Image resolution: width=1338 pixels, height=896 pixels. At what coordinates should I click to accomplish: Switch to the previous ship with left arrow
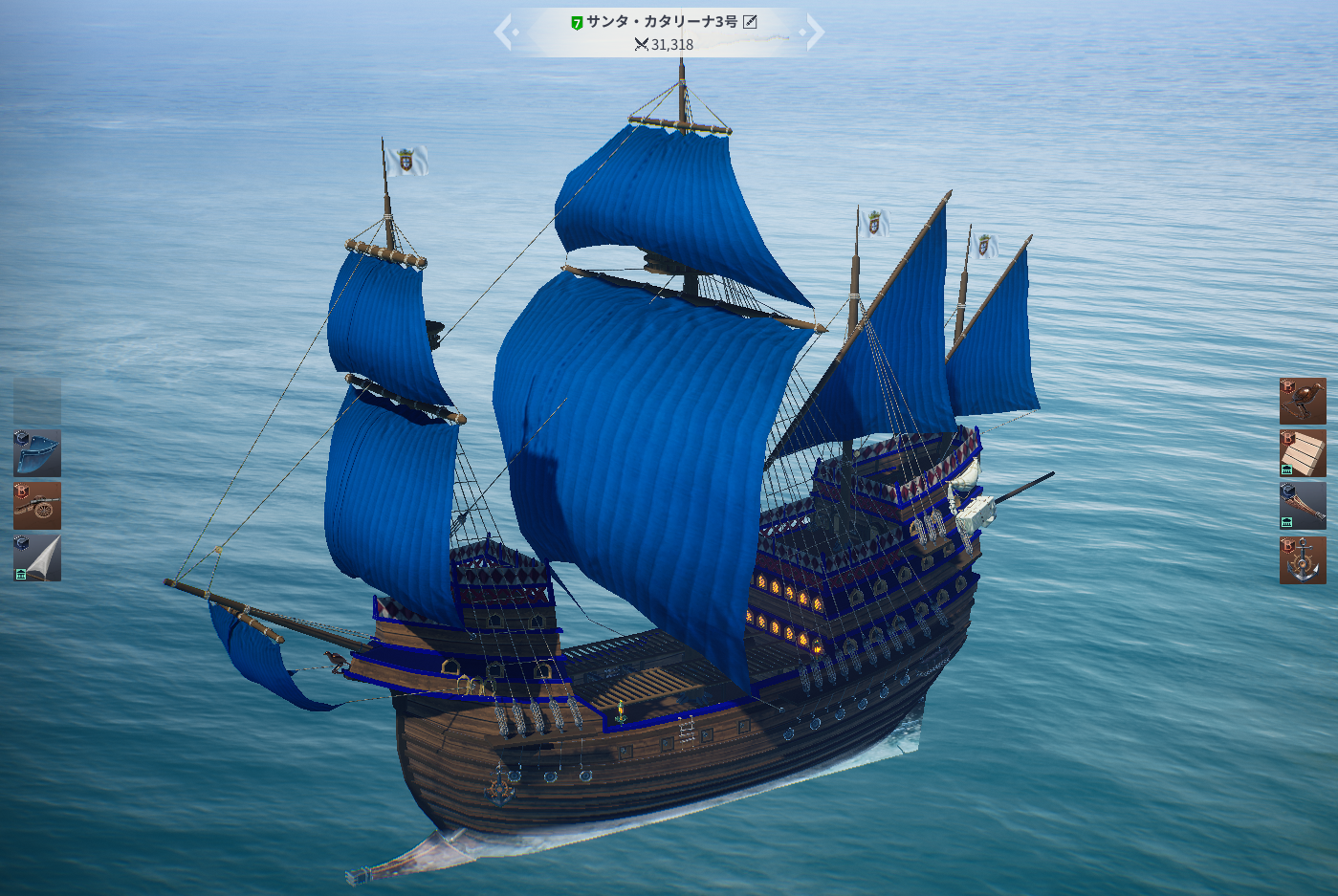coord(506,32)
